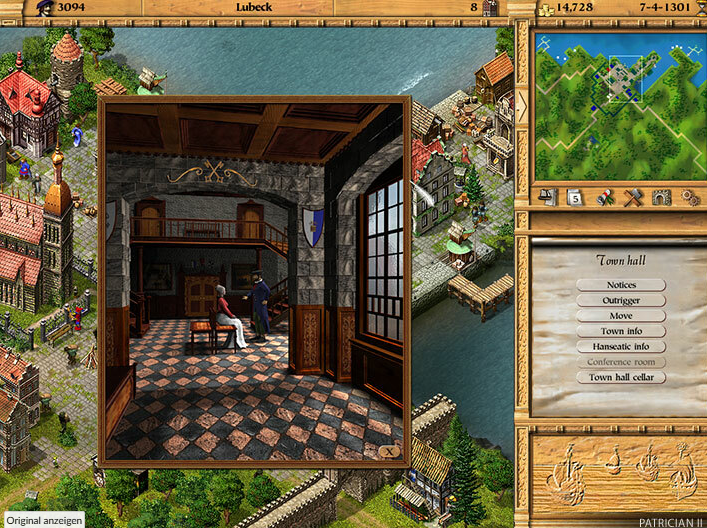This screenshot has width=707, height=528.
Task: Click the 'Original anzeigen' overlay link
Action: tap(42, 520)
